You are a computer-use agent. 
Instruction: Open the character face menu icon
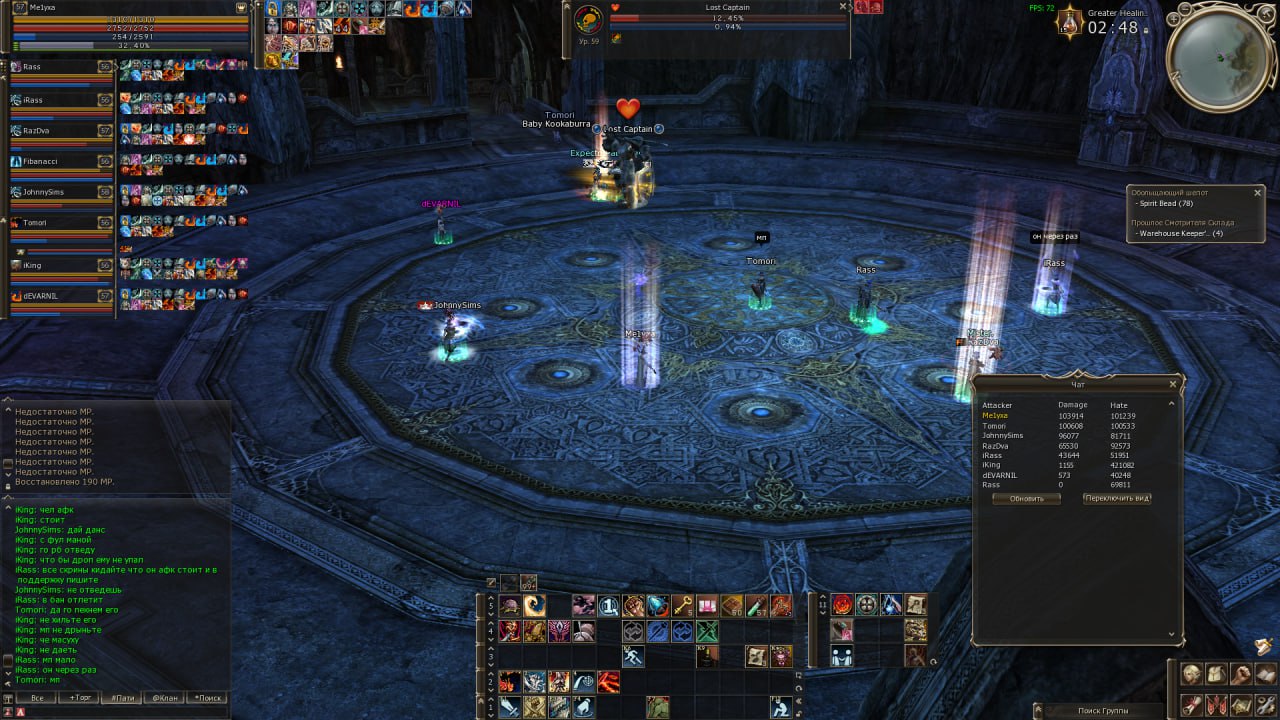point(1190,674)
